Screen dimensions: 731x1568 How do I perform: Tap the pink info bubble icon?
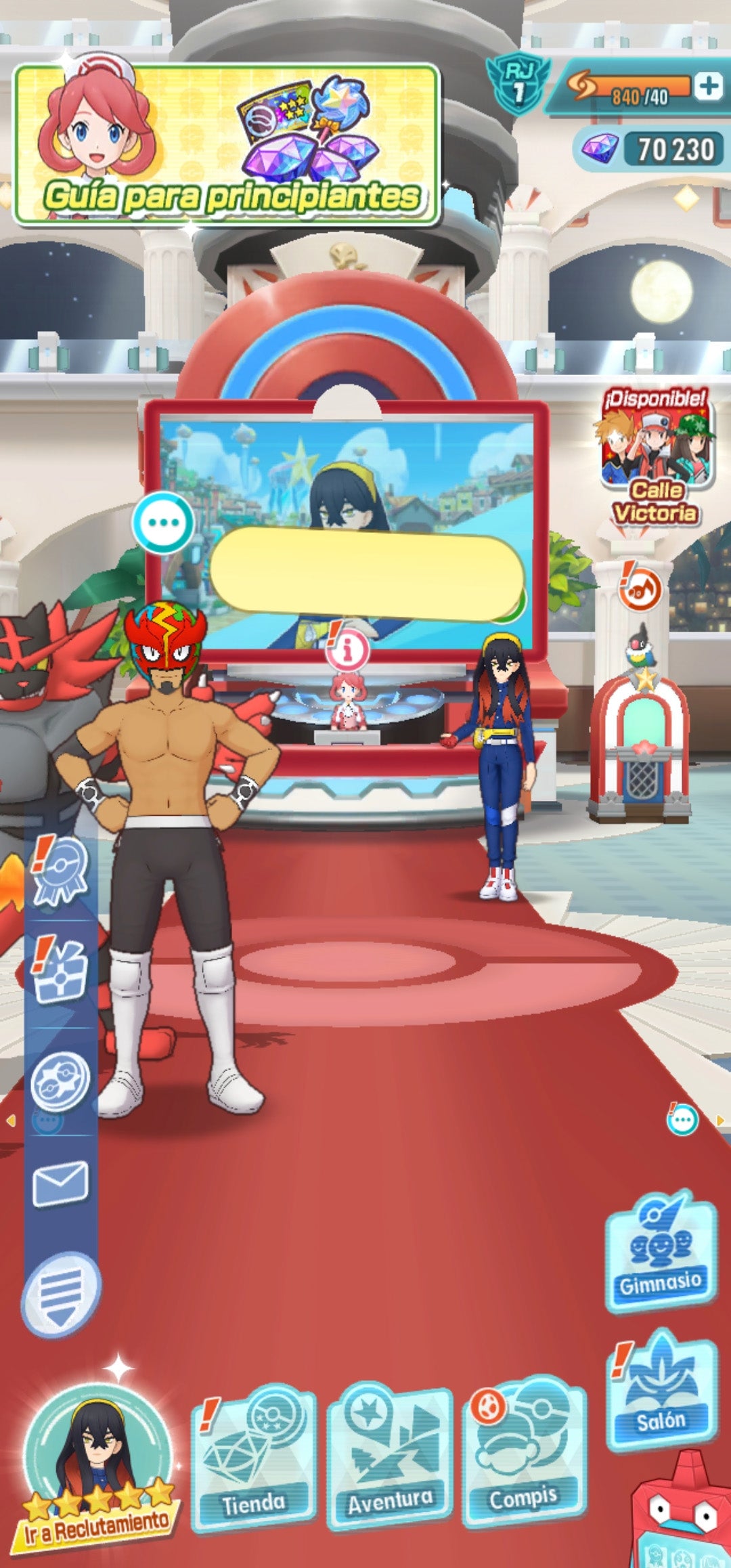[348, 651]
